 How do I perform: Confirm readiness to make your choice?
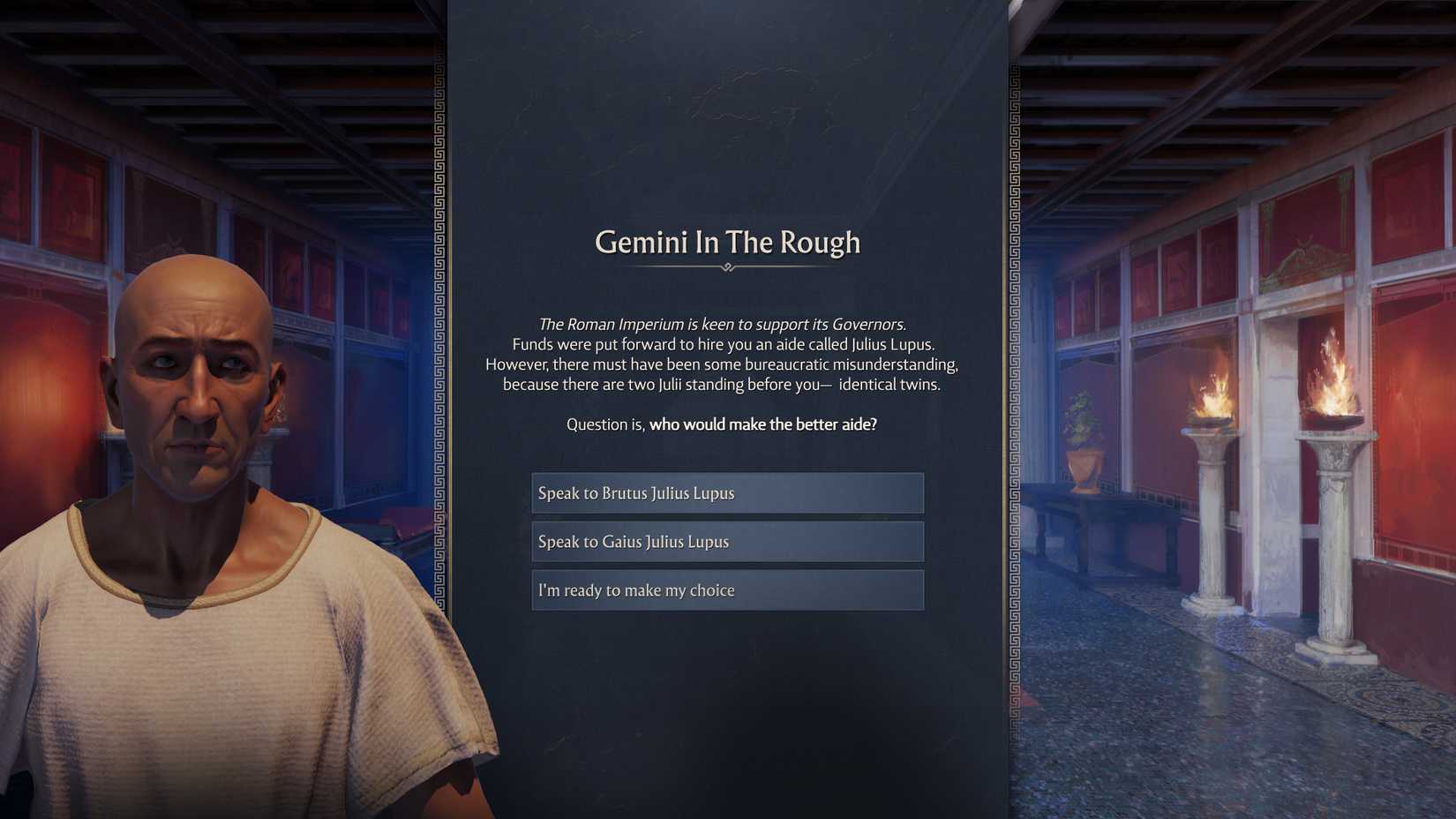coord(725,590)
